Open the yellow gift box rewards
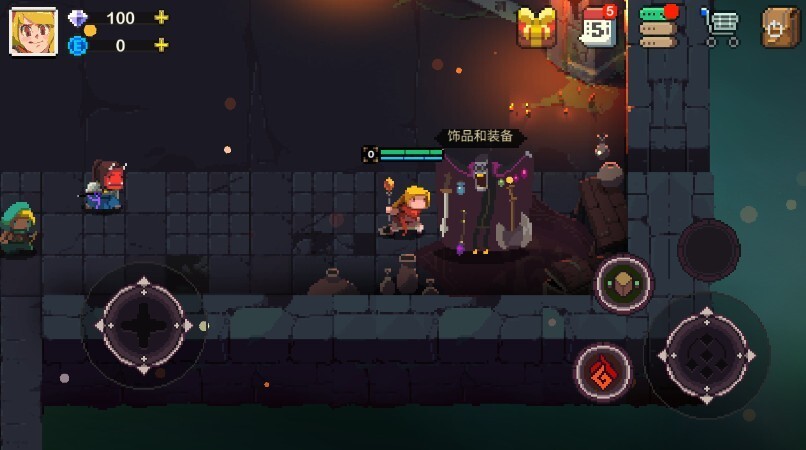This screenshot has width=806, height=450. click(537, 27)
